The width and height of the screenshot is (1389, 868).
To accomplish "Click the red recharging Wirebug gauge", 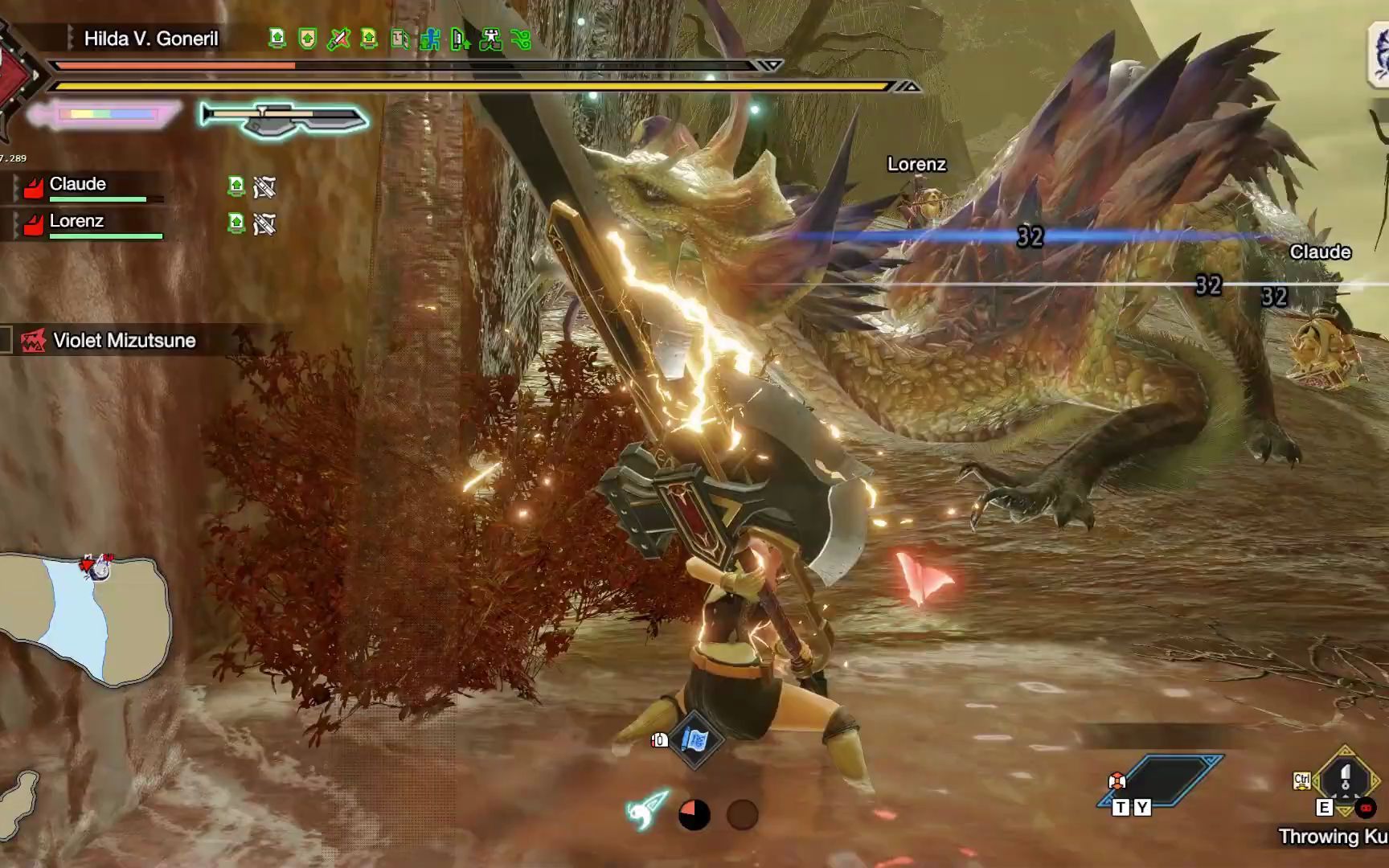I will 694,815.
